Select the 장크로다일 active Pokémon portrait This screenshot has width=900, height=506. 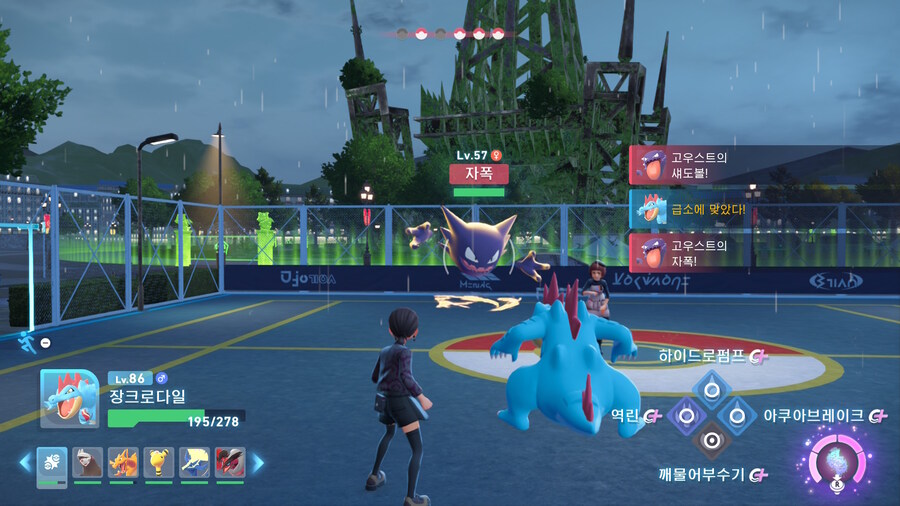coord(68,398)
